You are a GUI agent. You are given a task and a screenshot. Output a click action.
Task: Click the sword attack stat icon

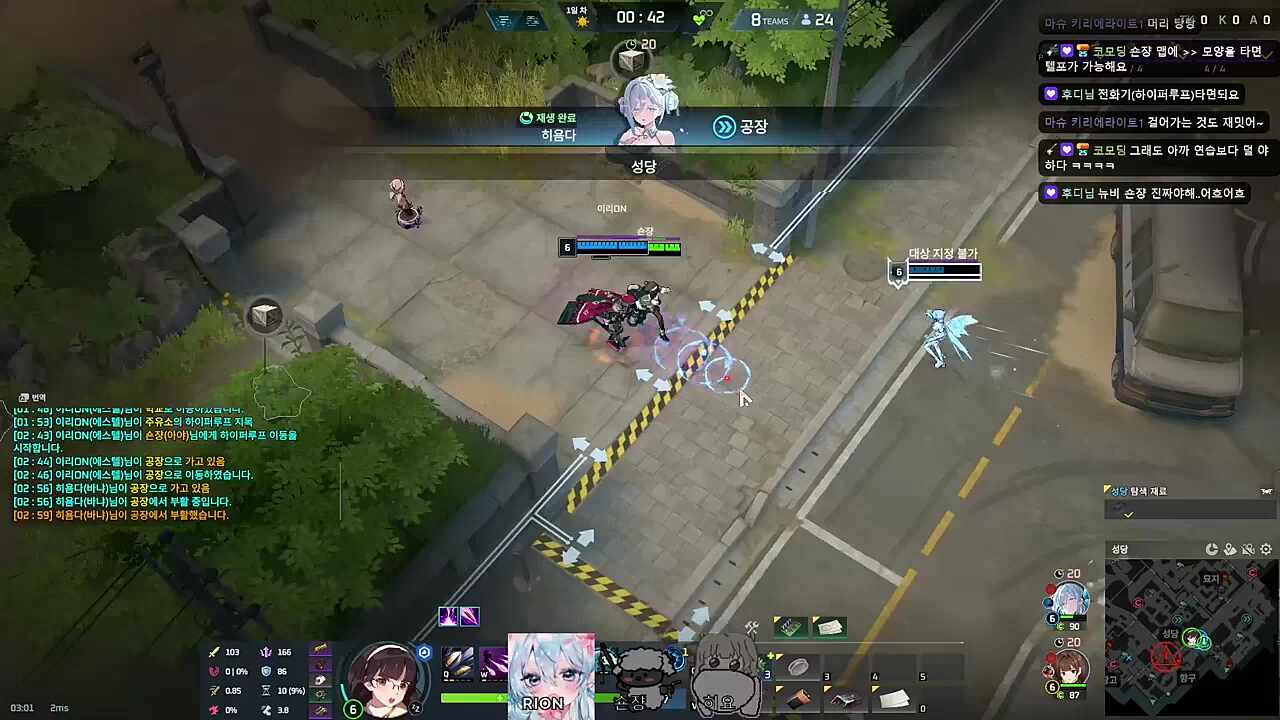(213, 652)
